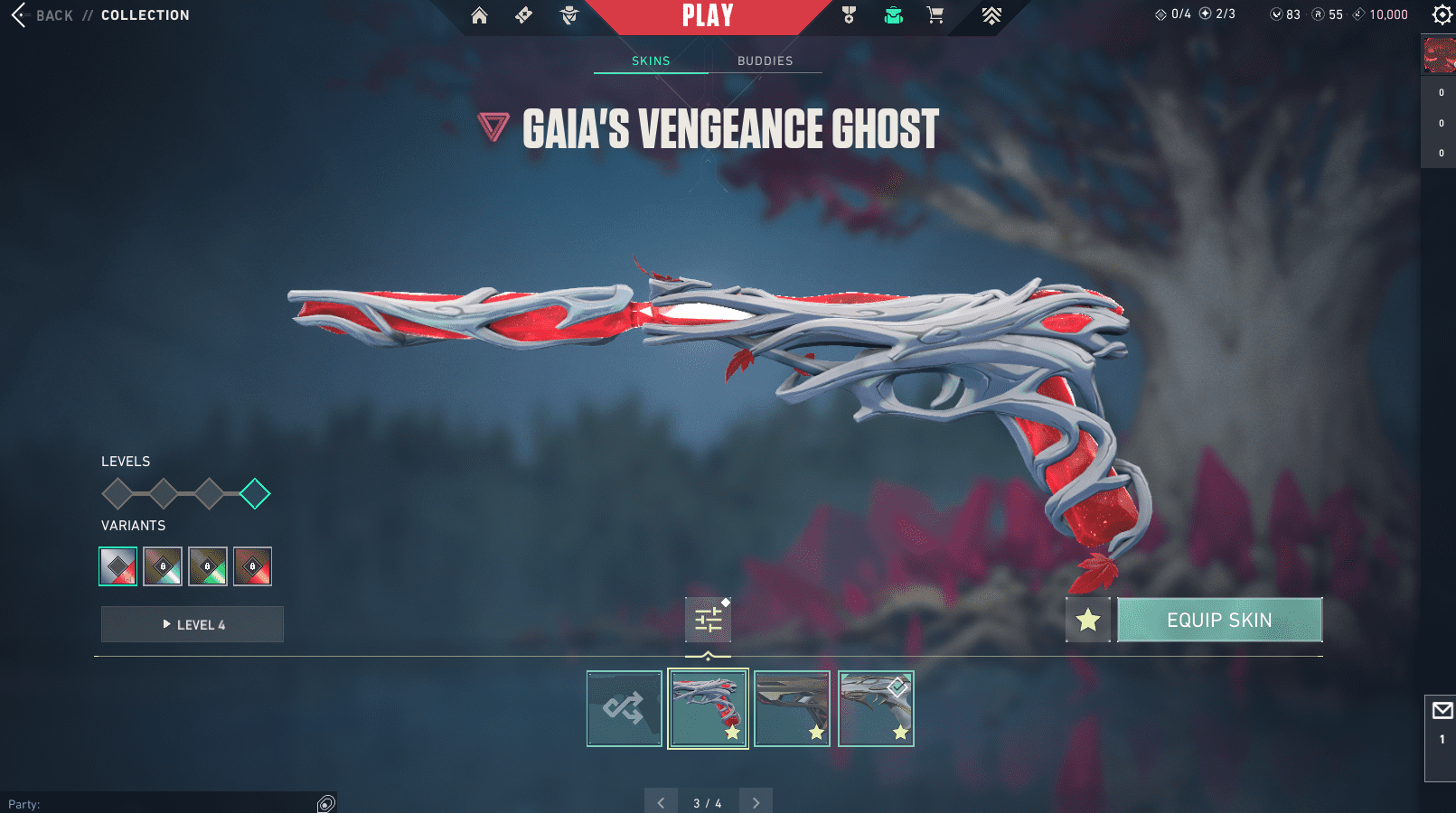Select the Gaia's Vengeance Ghost thumbnail
This screenshot has width=1456, height=813.
pyautogui.click(x=708, y=708)
